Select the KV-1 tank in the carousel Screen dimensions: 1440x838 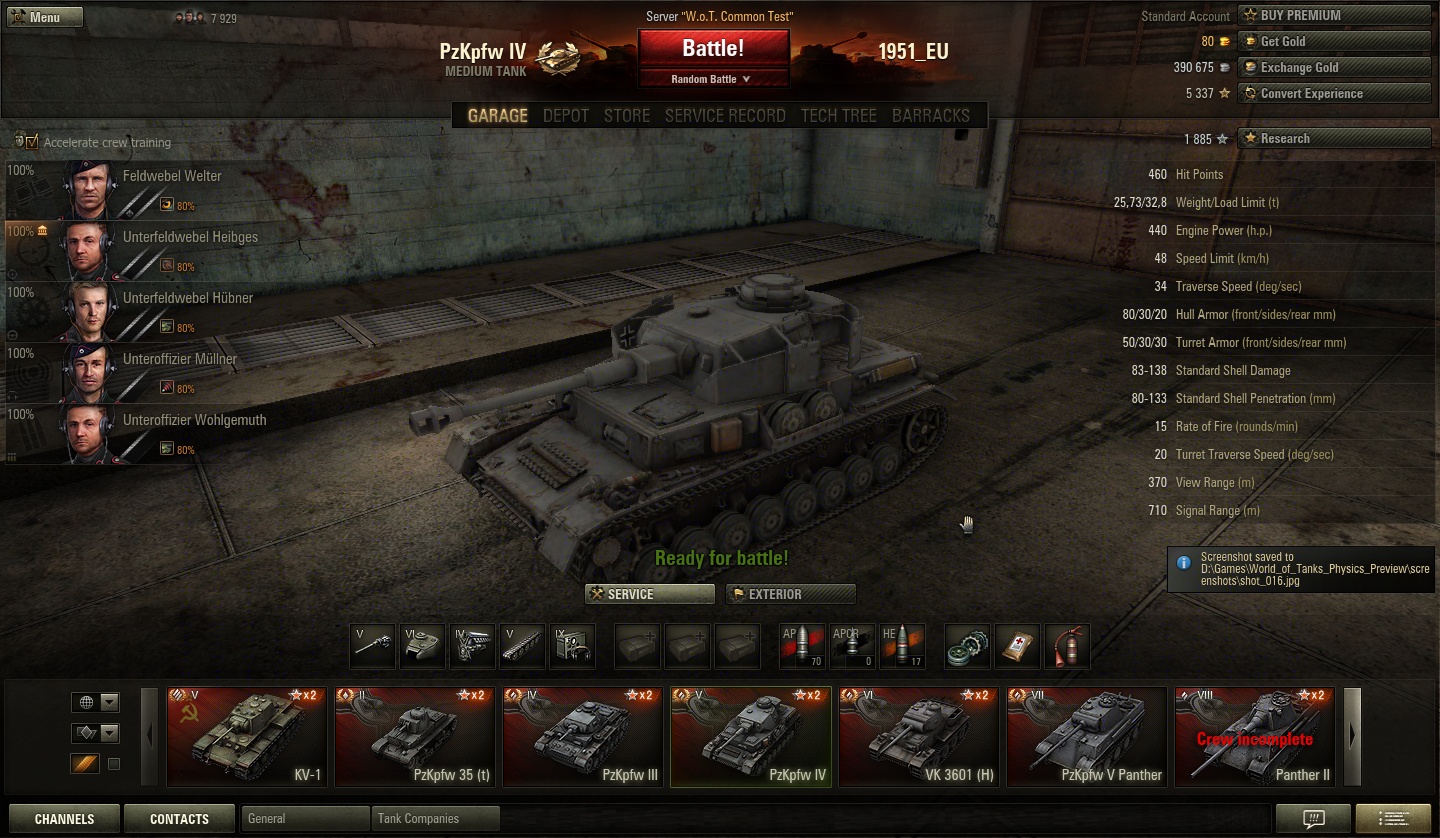point(247,736)
